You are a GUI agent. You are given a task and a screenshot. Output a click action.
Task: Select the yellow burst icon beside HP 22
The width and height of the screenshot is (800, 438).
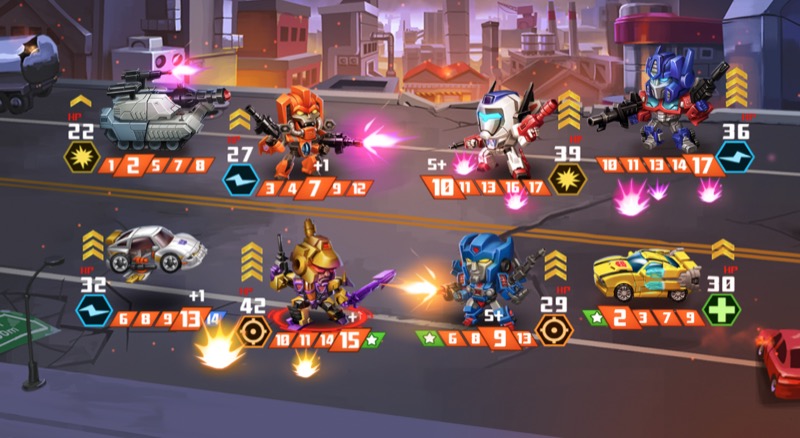pos(80,159)
